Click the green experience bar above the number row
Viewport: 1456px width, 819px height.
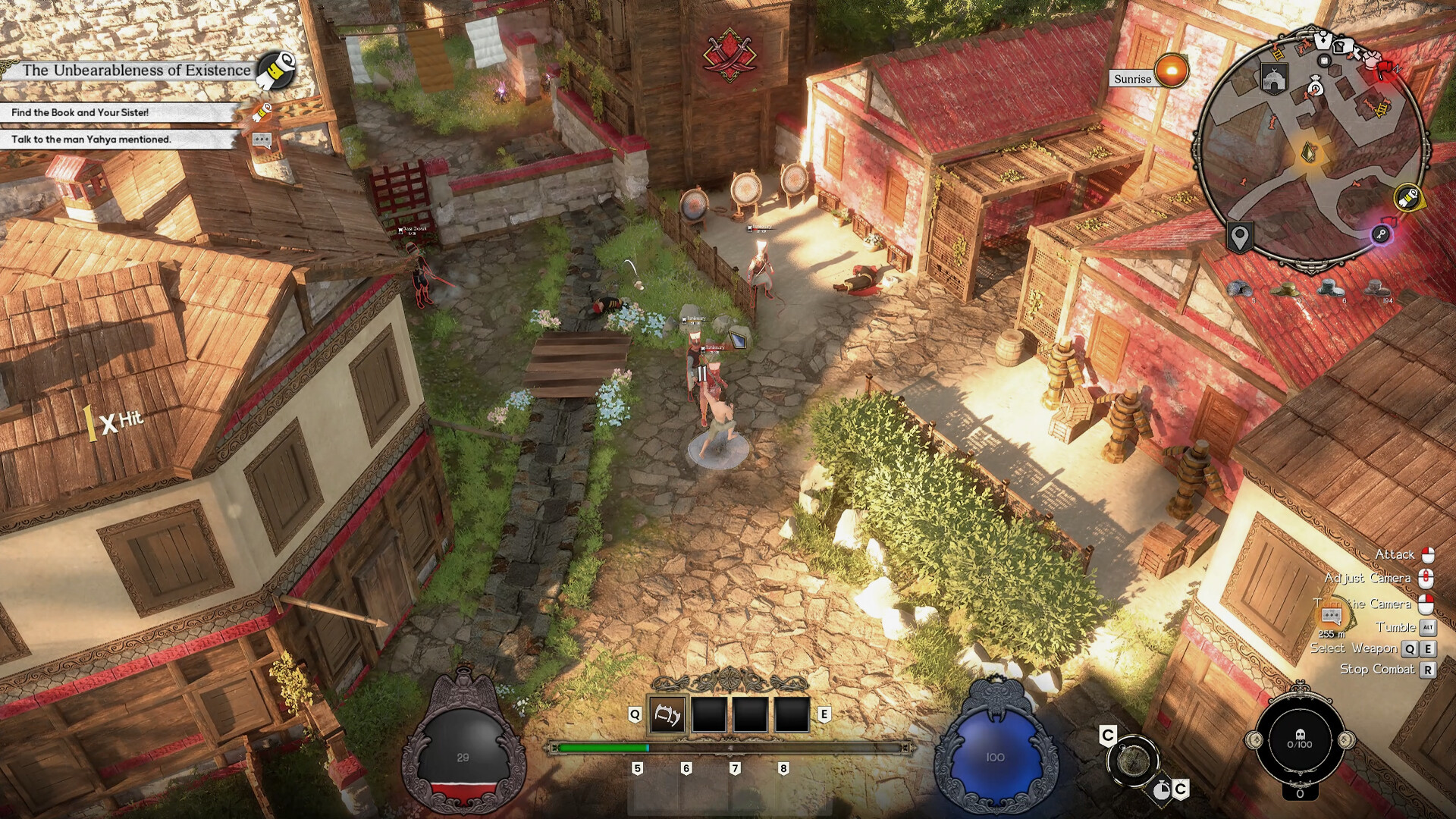tap(603, 747)
